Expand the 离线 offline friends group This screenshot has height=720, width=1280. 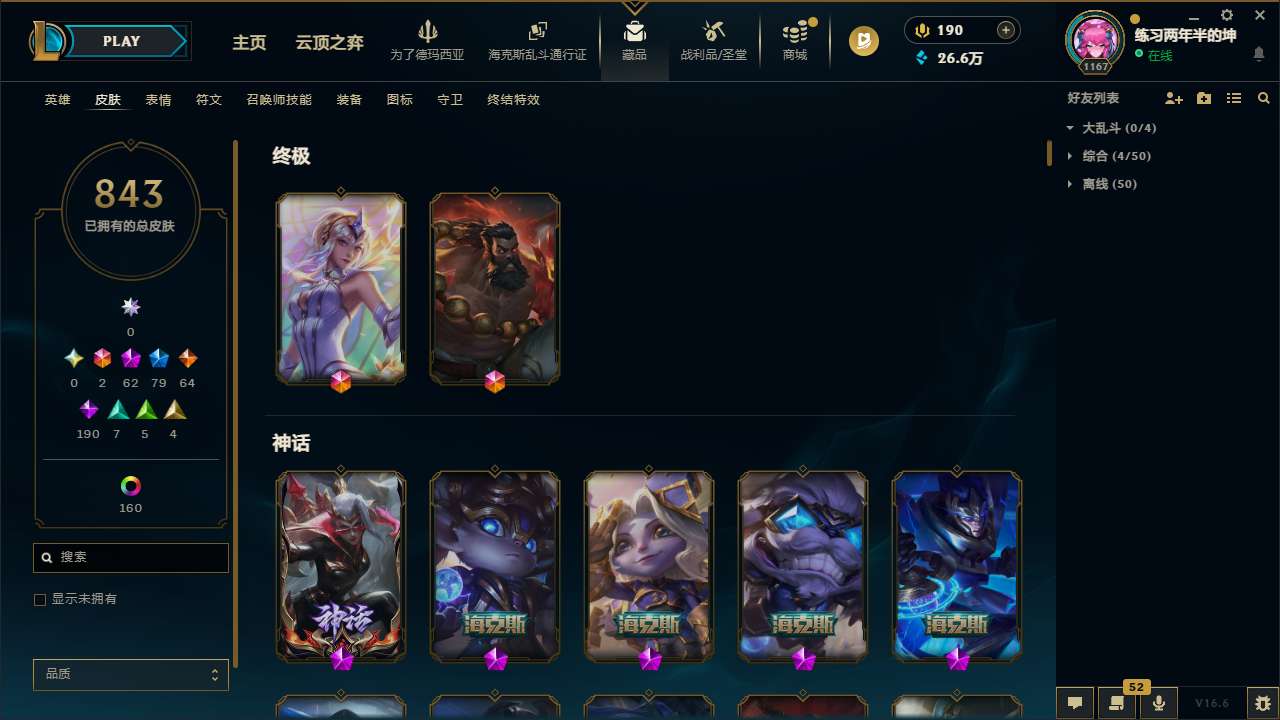(1070, 184)
